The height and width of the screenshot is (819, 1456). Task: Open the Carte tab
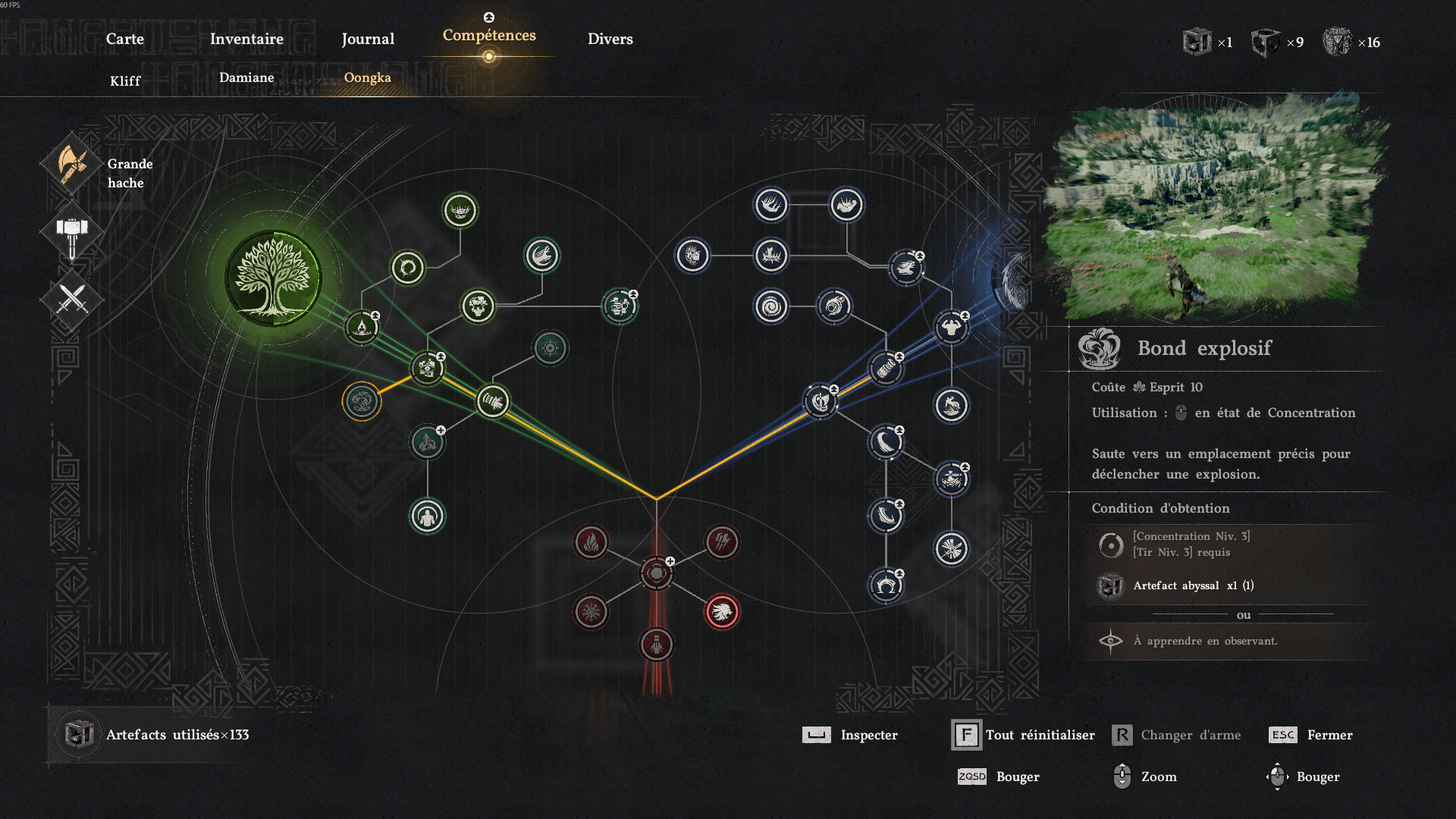pyautogui.click(x=124, y=39)
